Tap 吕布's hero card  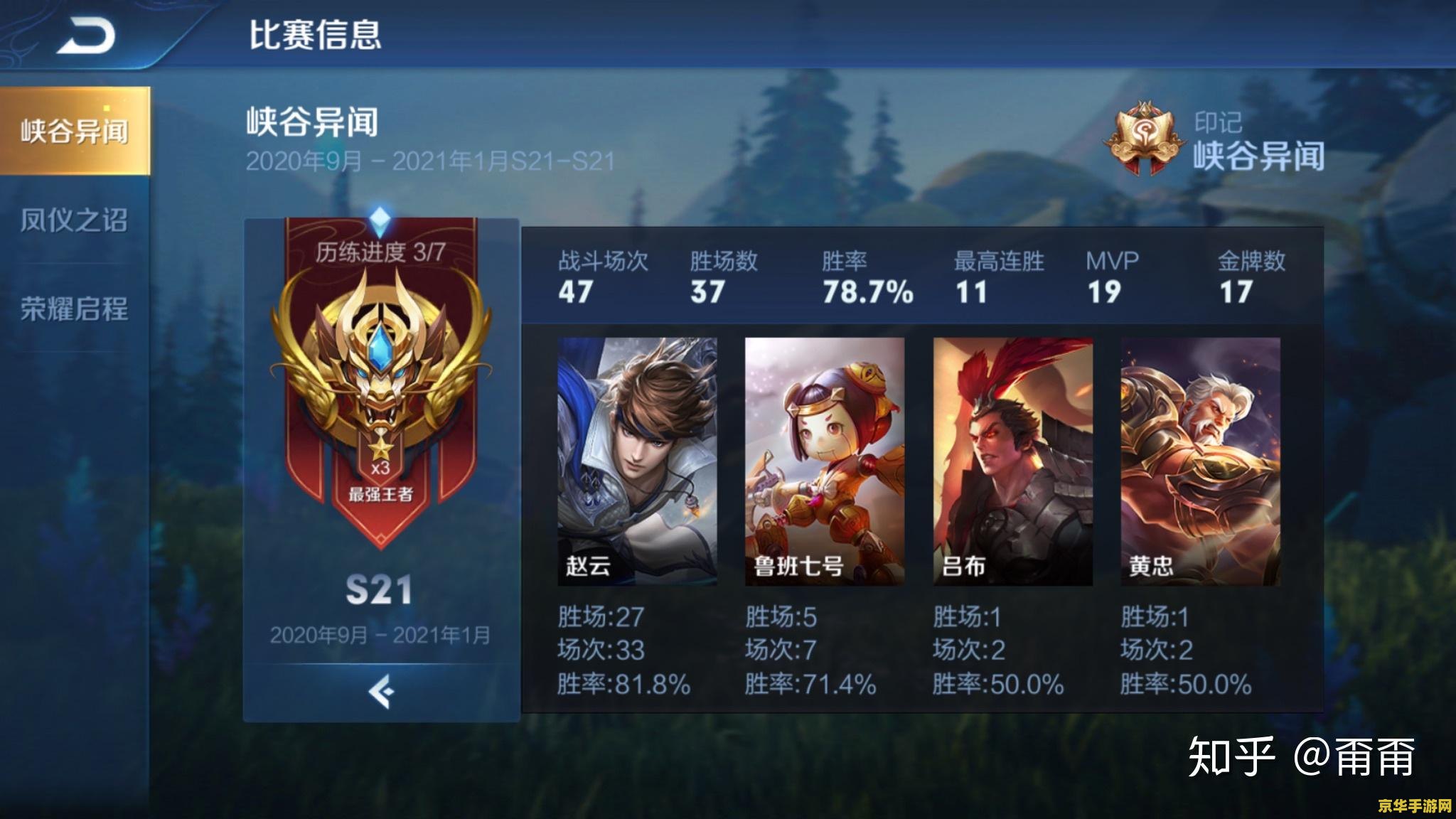pyautogui.click(x=1013, y=462)
